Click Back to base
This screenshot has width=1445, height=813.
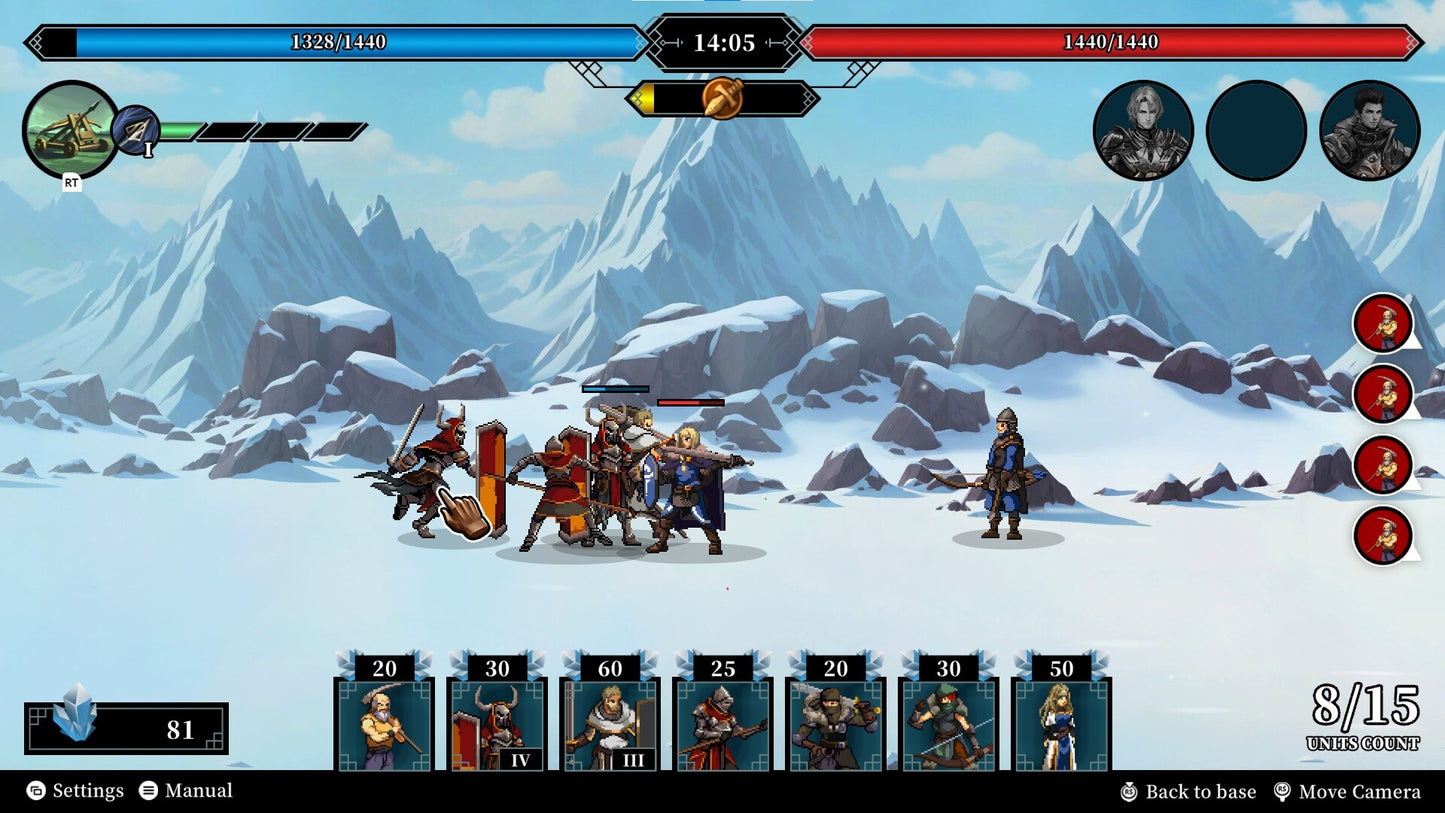point(1189,791)
